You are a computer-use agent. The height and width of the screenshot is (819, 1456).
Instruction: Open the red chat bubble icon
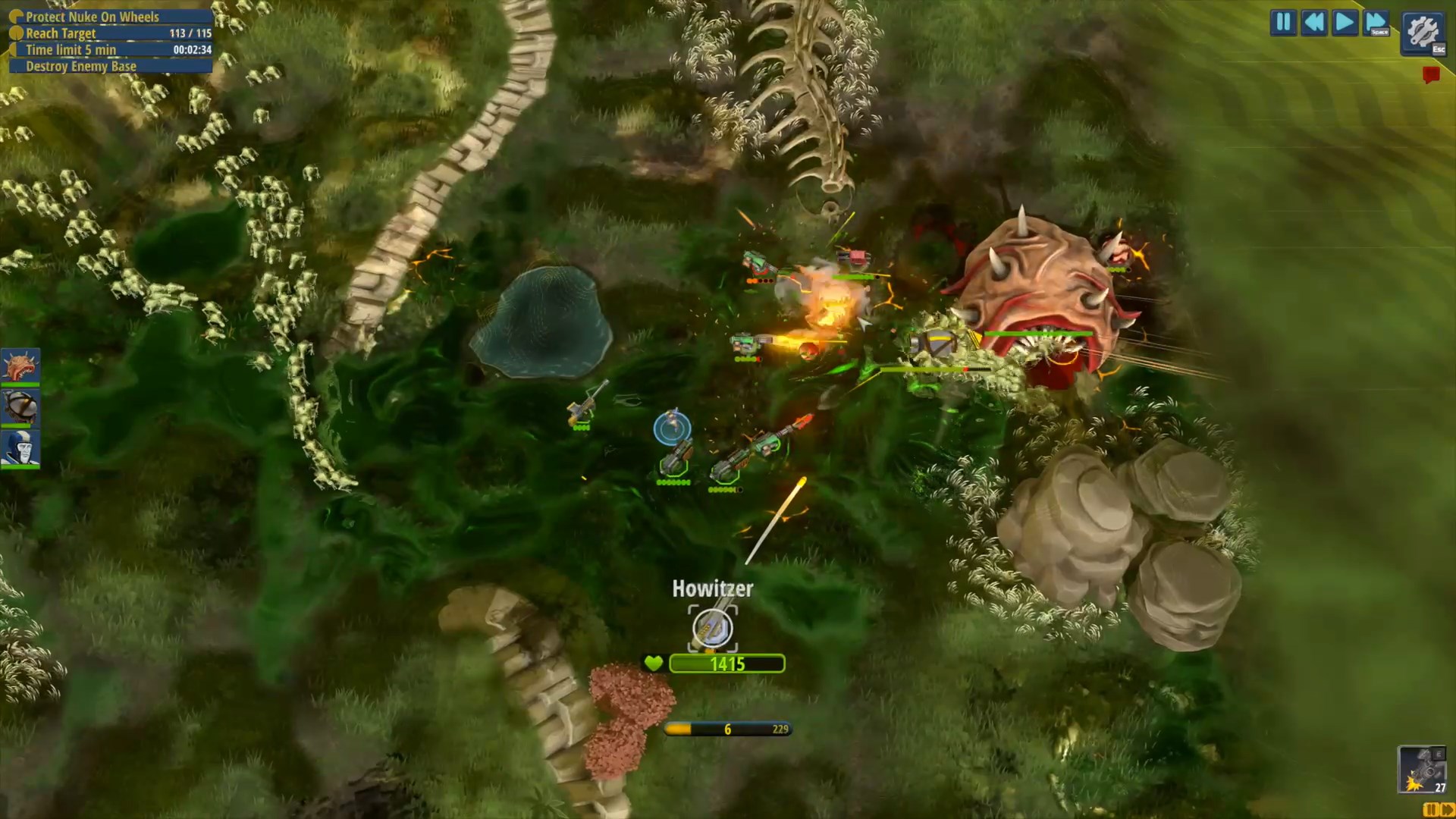tap(1431, 74)
